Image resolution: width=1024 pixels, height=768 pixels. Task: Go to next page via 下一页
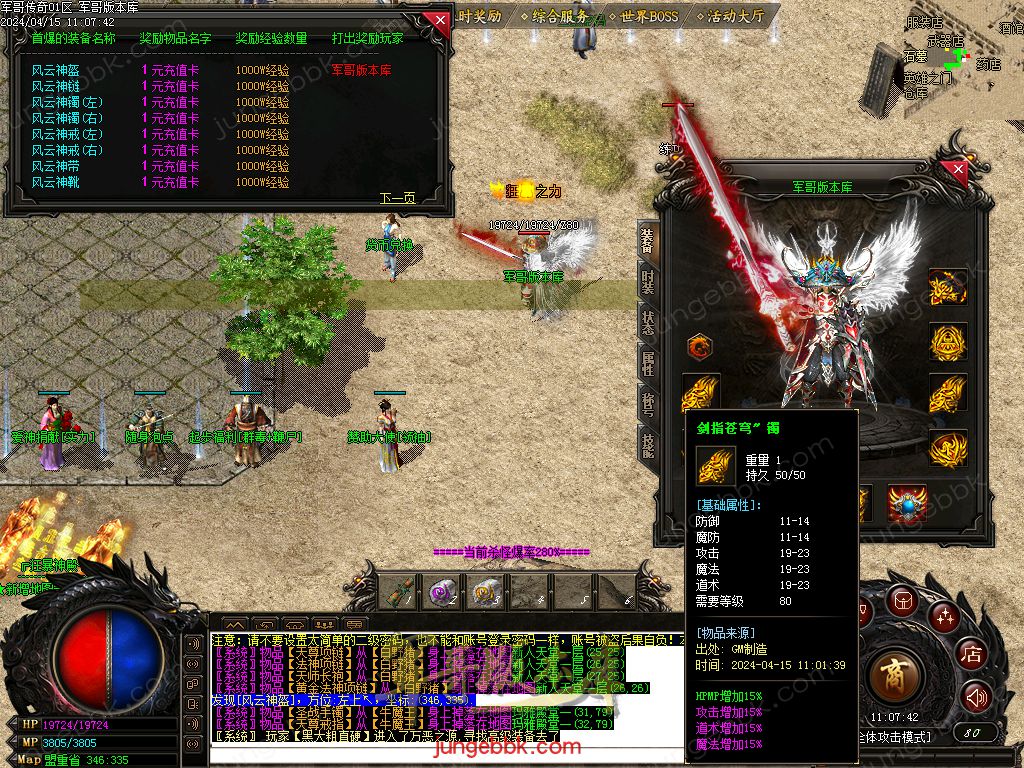pyautogui.click(x=397, y=198)
